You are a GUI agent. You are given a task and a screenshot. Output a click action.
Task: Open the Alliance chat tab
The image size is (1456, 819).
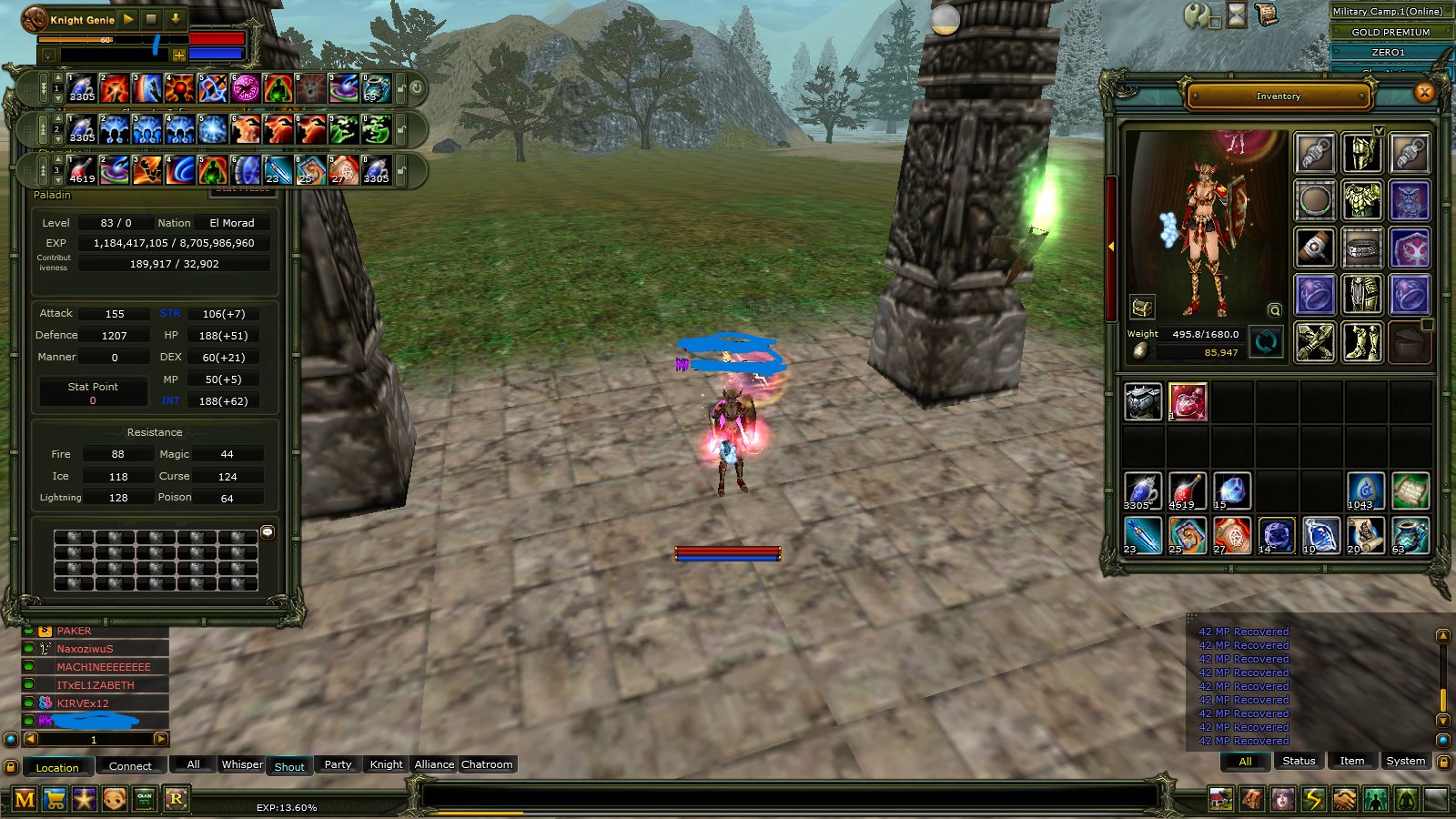click(434, 764)
